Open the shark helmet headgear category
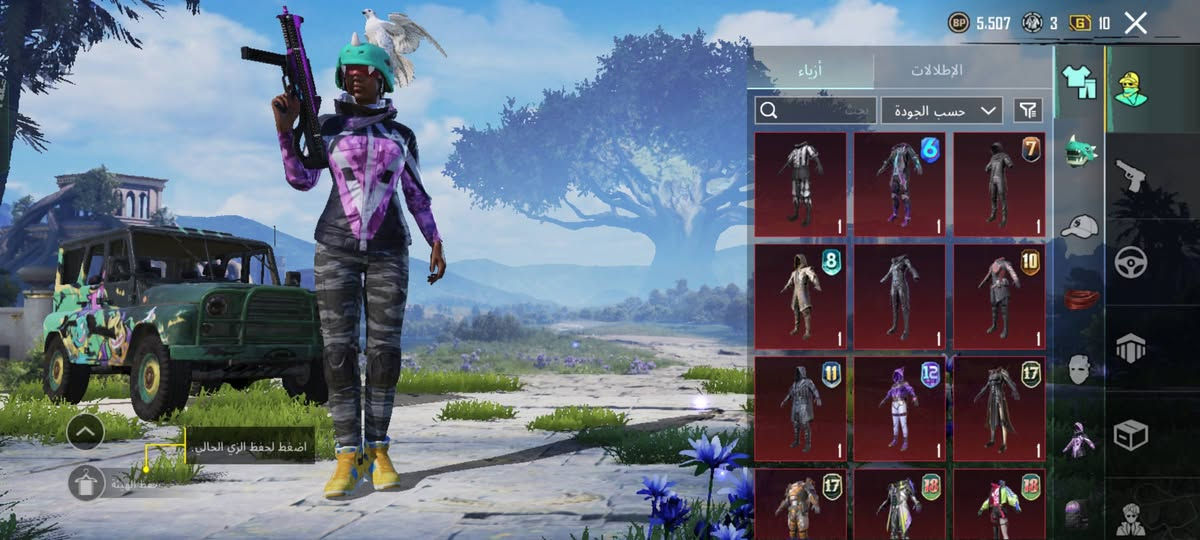Viewport: 1200px width, 540px height. [x=1079, y=151]
